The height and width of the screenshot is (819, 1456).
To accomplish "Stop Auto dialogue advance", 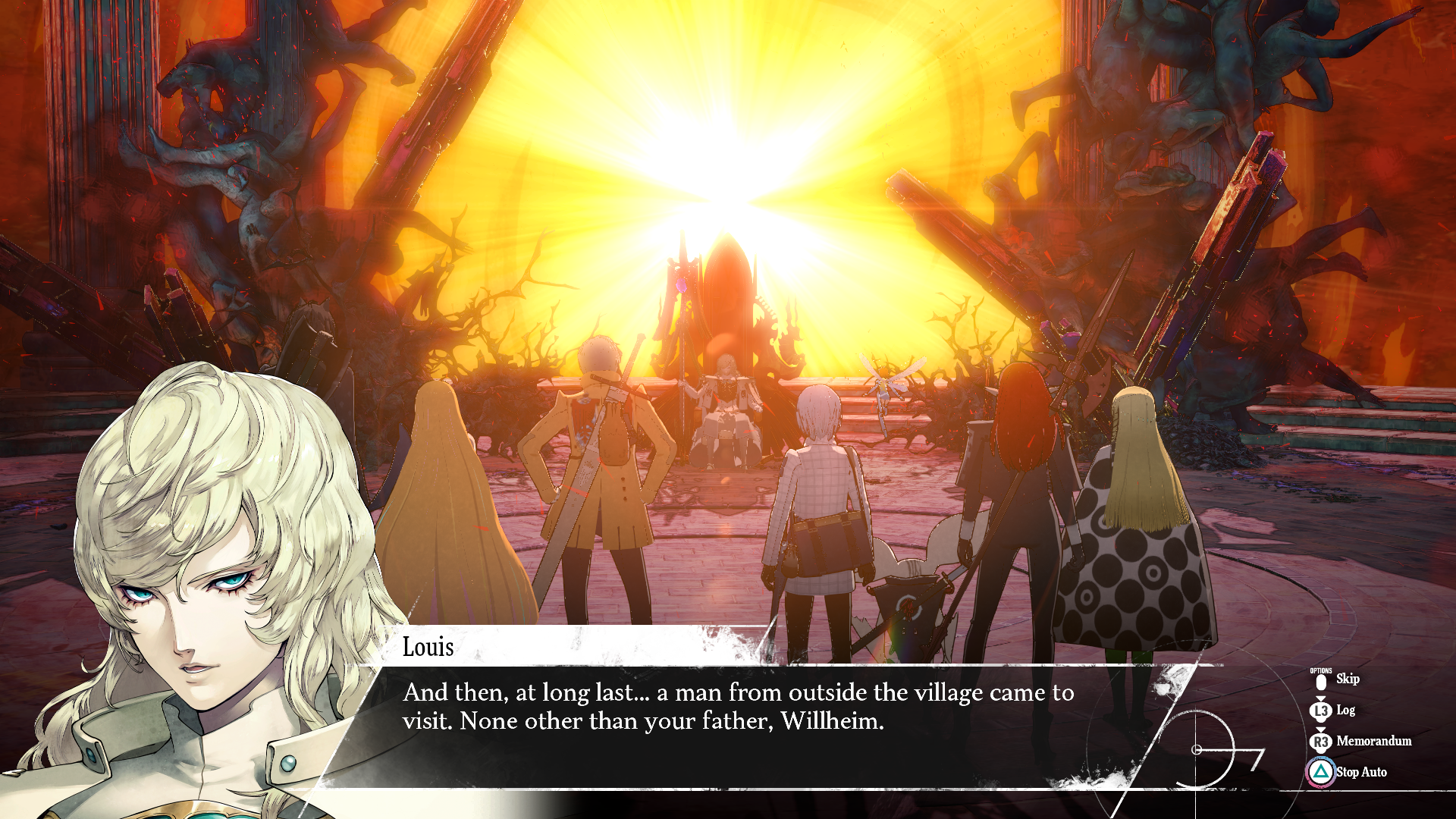I will 1360,773.
